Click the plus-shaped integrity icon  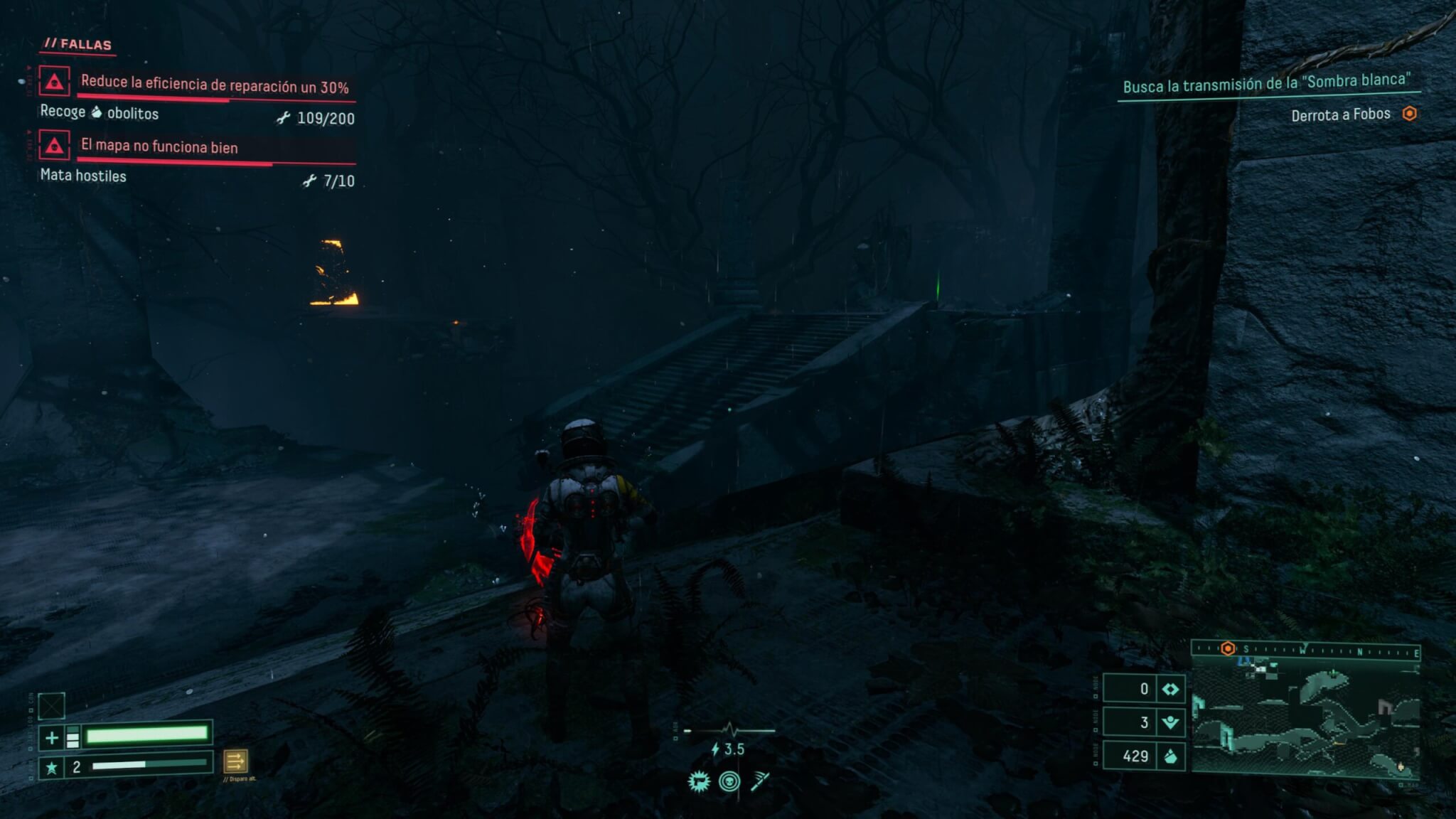(x=51, y=738)
